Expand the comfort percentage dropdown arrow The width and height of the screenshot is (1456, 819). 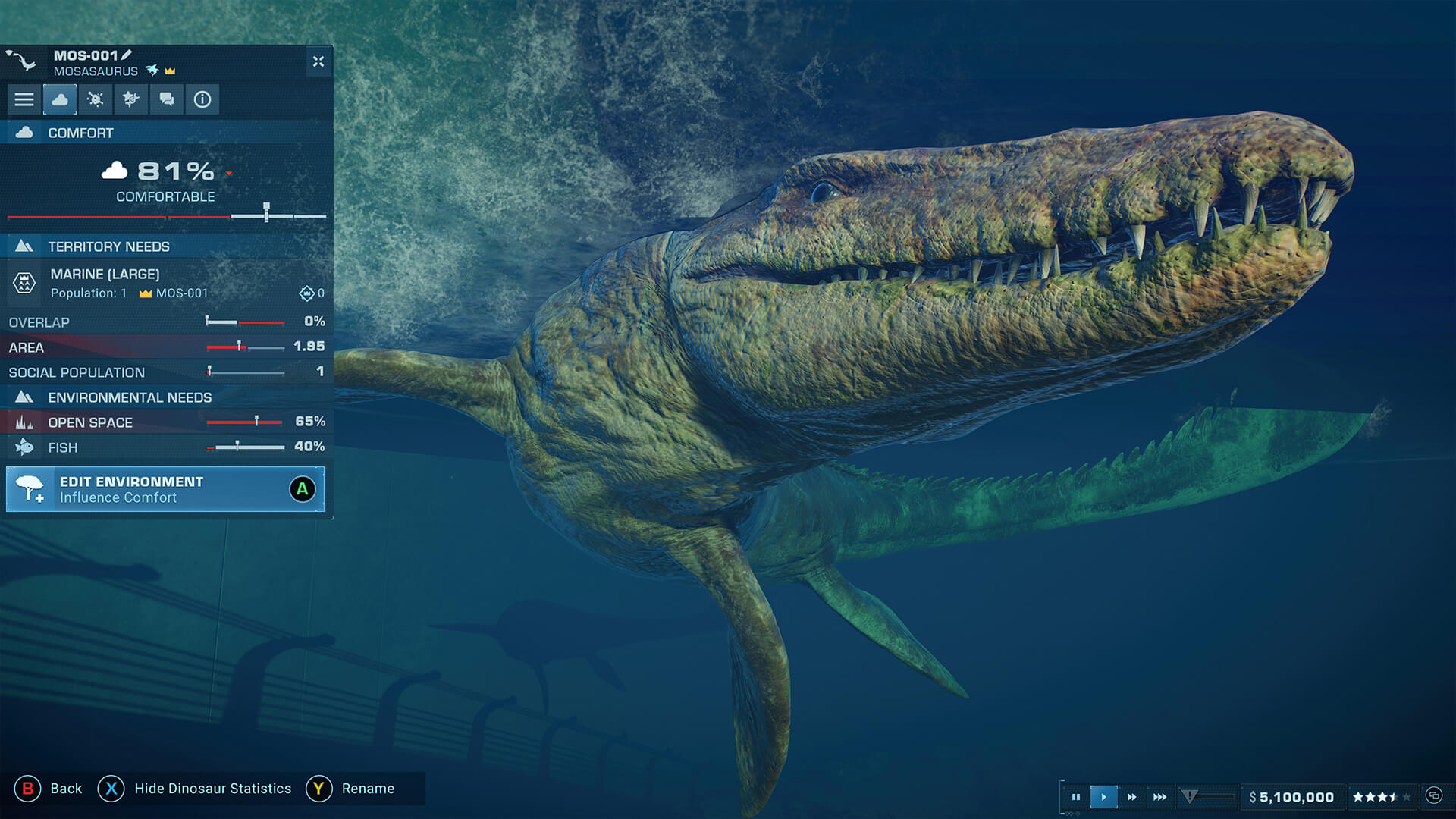(228, 173)
